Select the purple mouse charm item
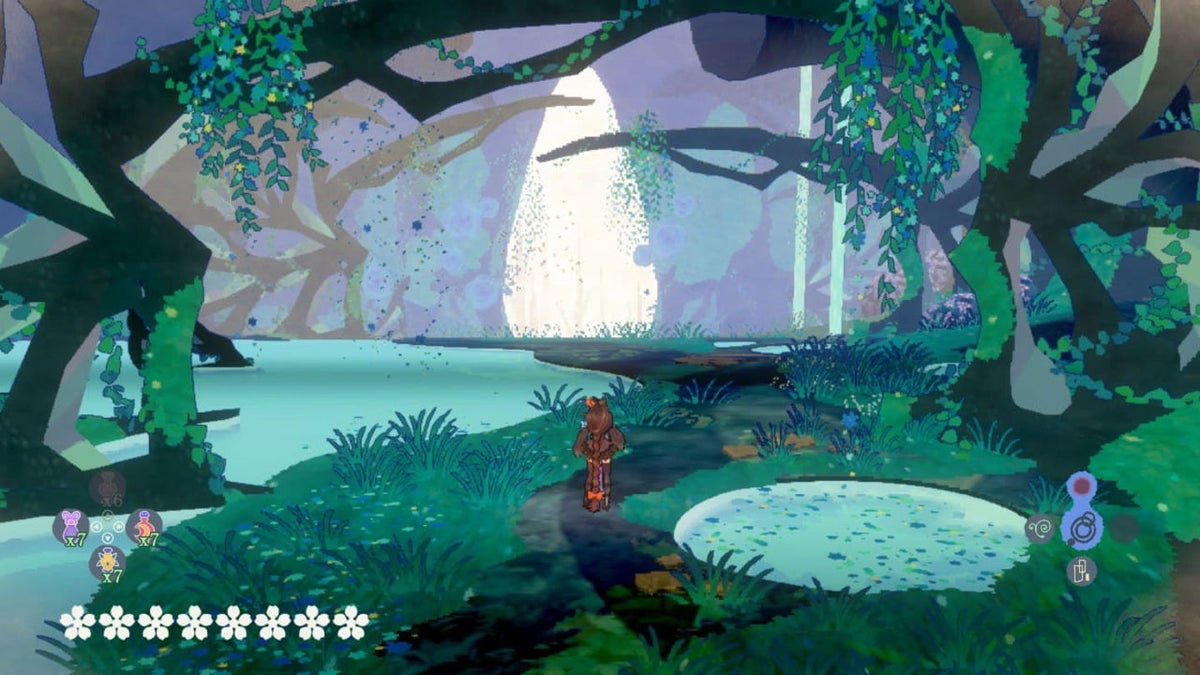Viewport: 1200px width, 675px height. tap(70, 526)
